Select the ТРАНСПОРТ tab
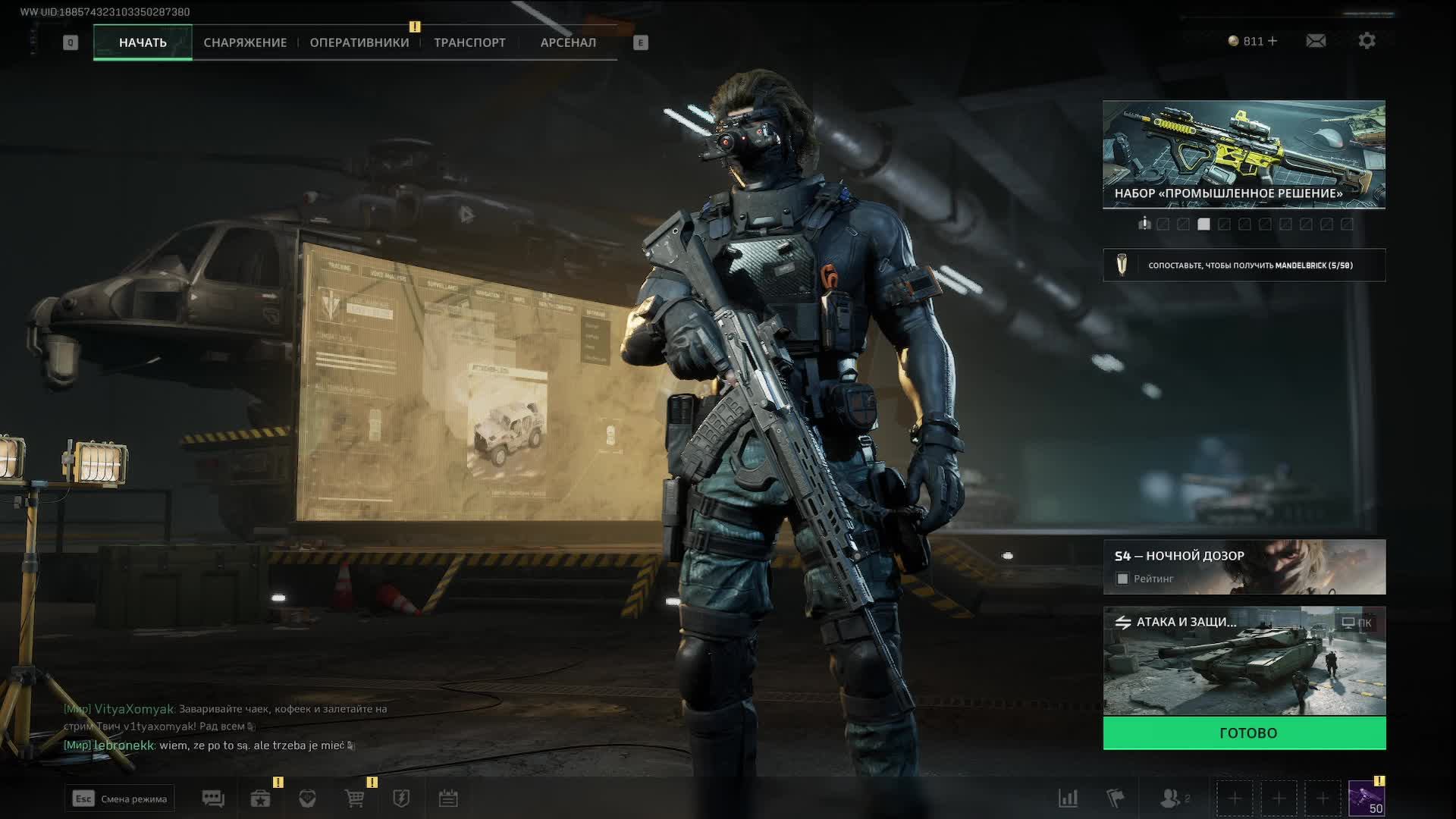The width and height of the screenshot is (1456, 819). (469, 42)
